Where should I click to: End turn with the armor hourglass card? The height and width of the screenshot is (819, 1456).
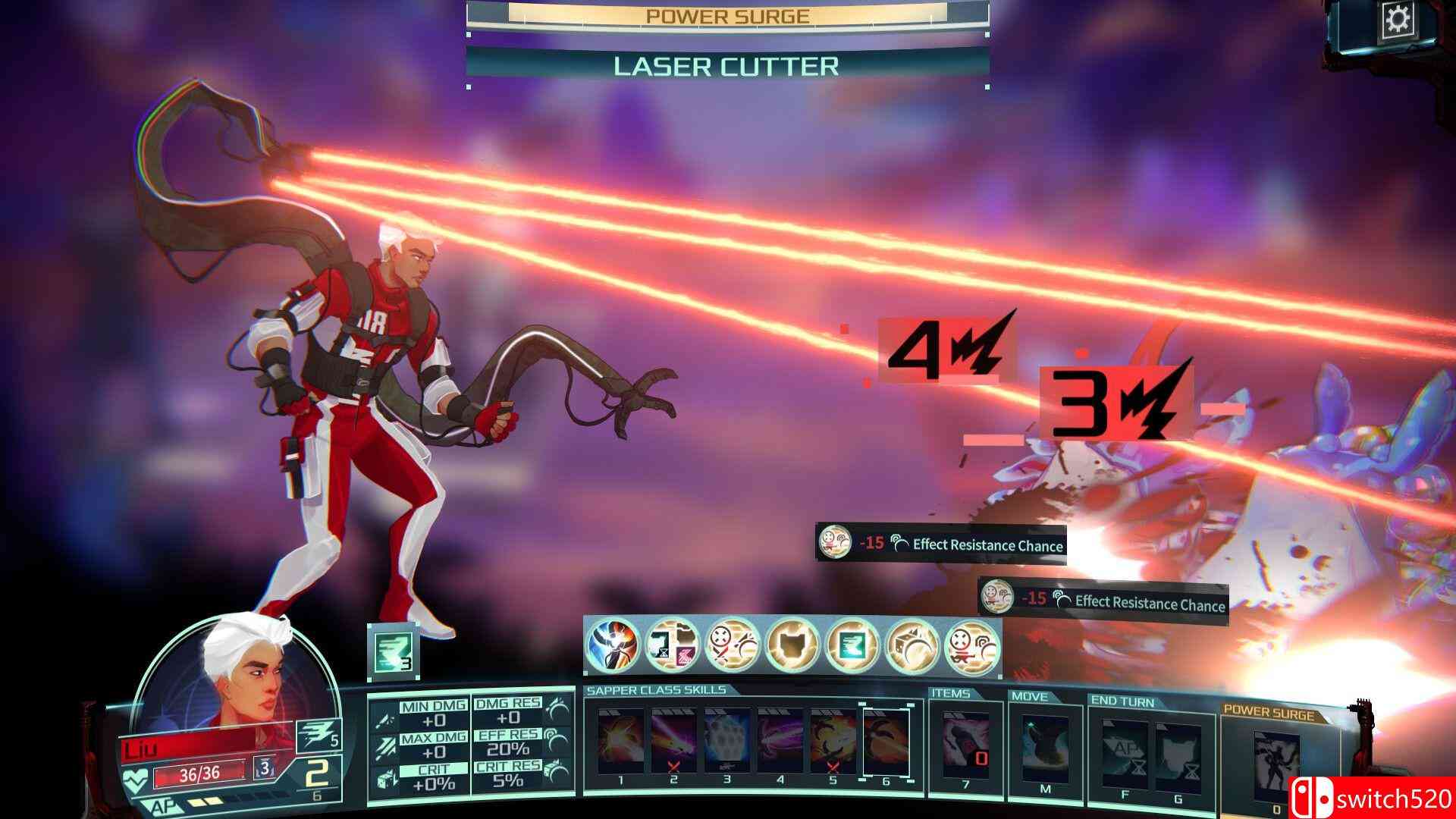click(x=1178, y=751)
